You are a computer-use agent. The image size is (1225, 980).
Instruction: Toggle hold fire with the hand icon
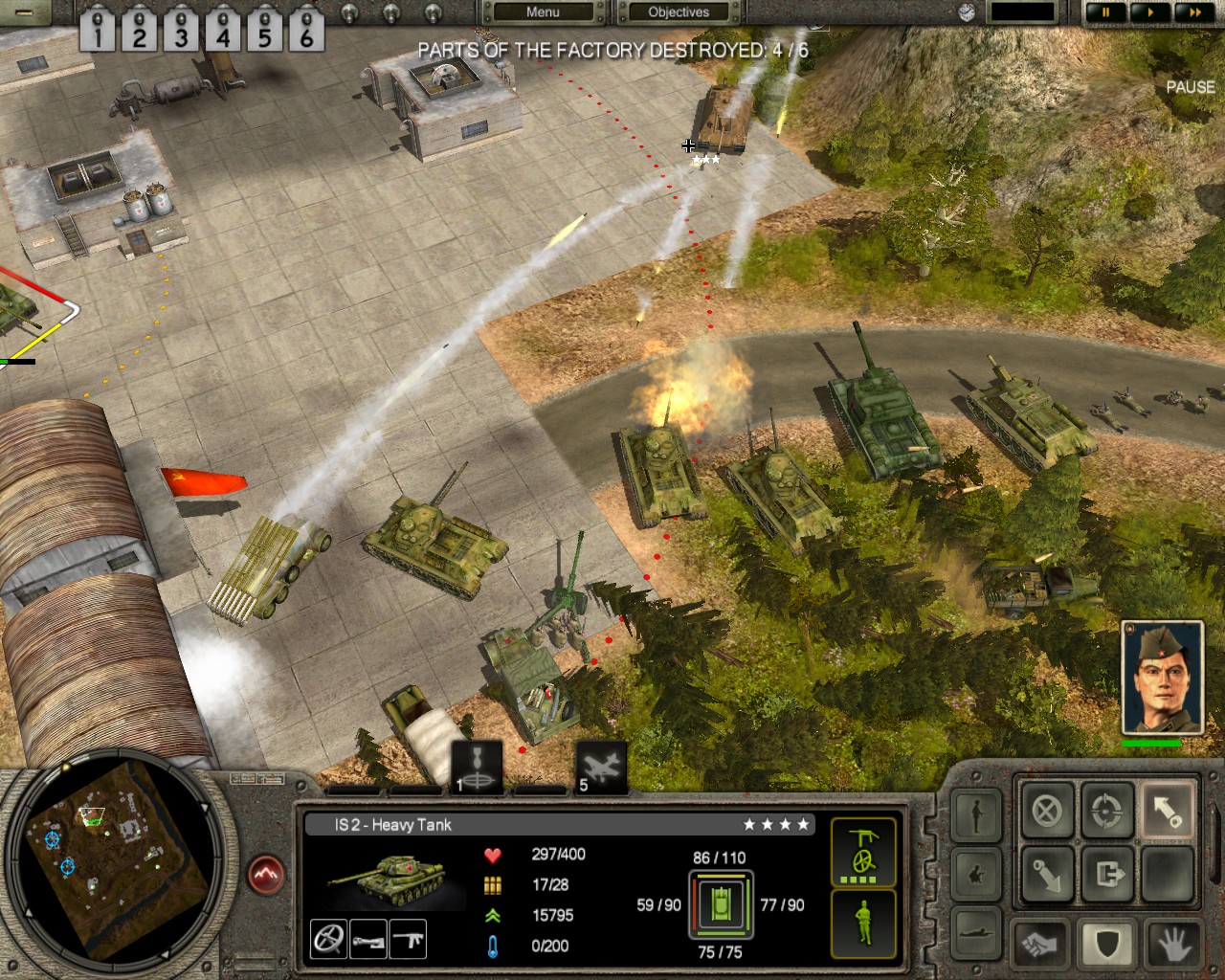(x=1169, y=944)
